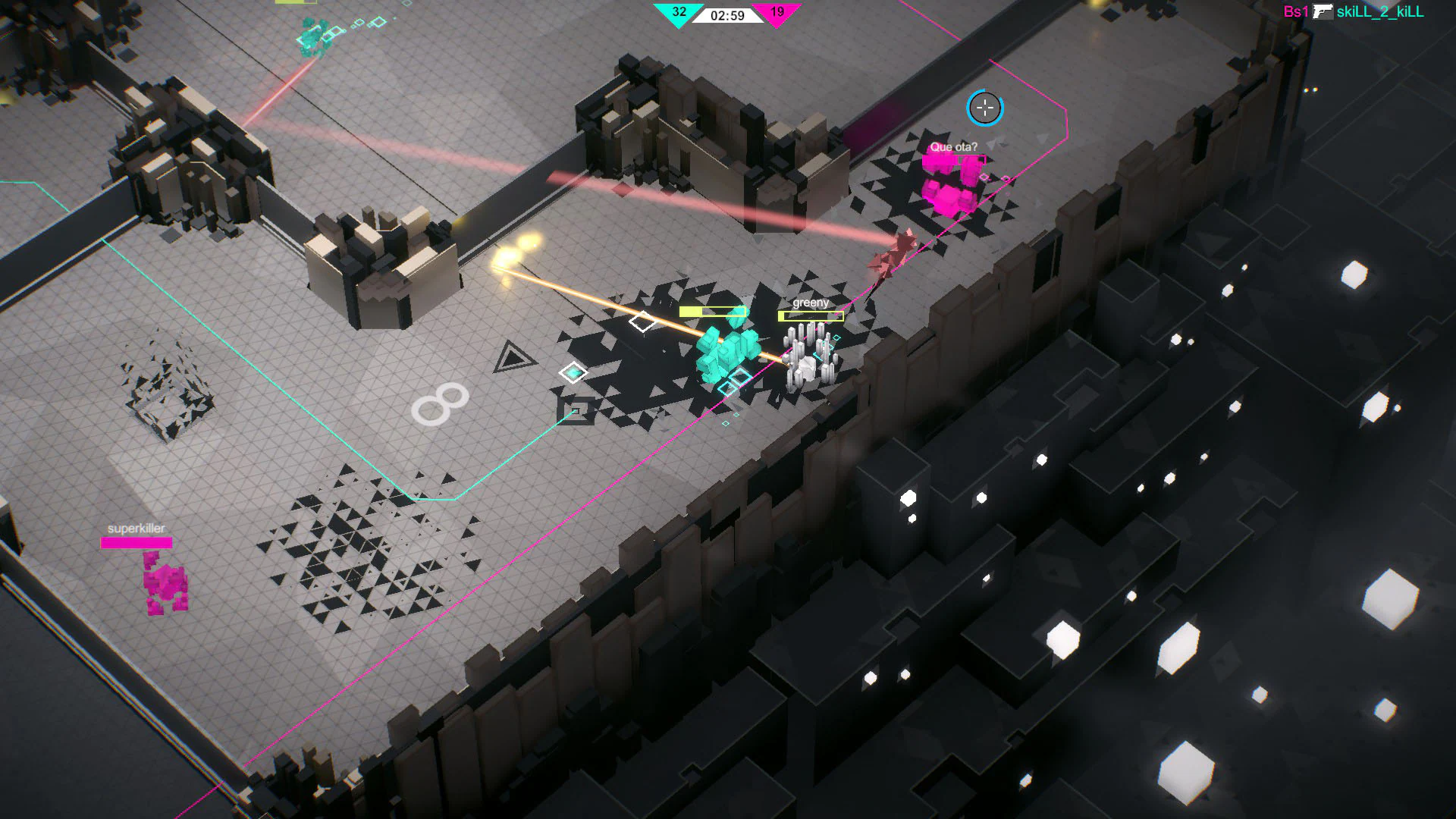Select the teal team score triangle showing 32

[x=678, y=13]
